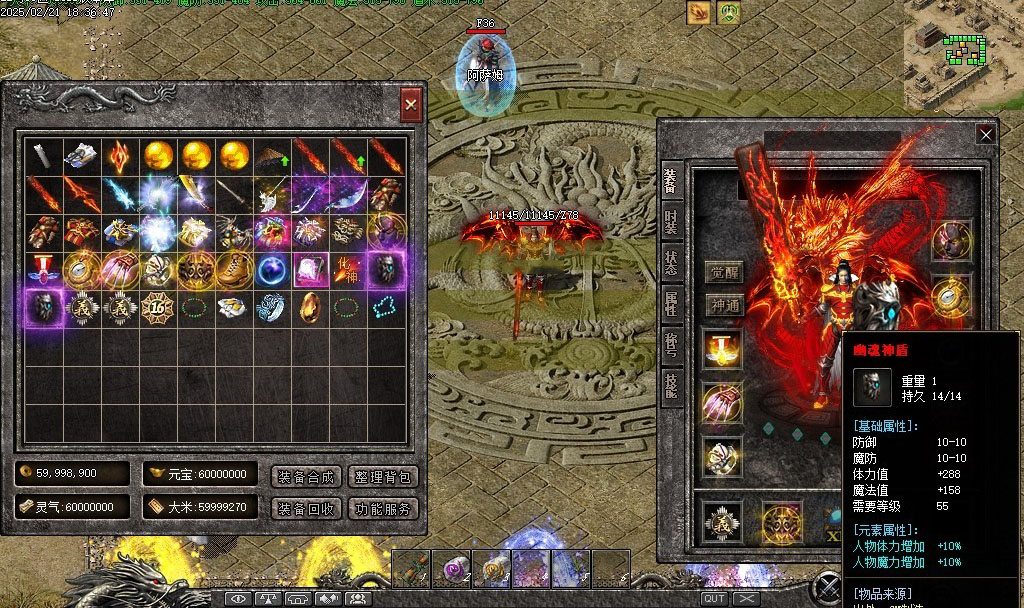This screenshot has width=1024, height=608.
Task: Click the OUT button on bottom bar
Action: click(x=714, y=598)
